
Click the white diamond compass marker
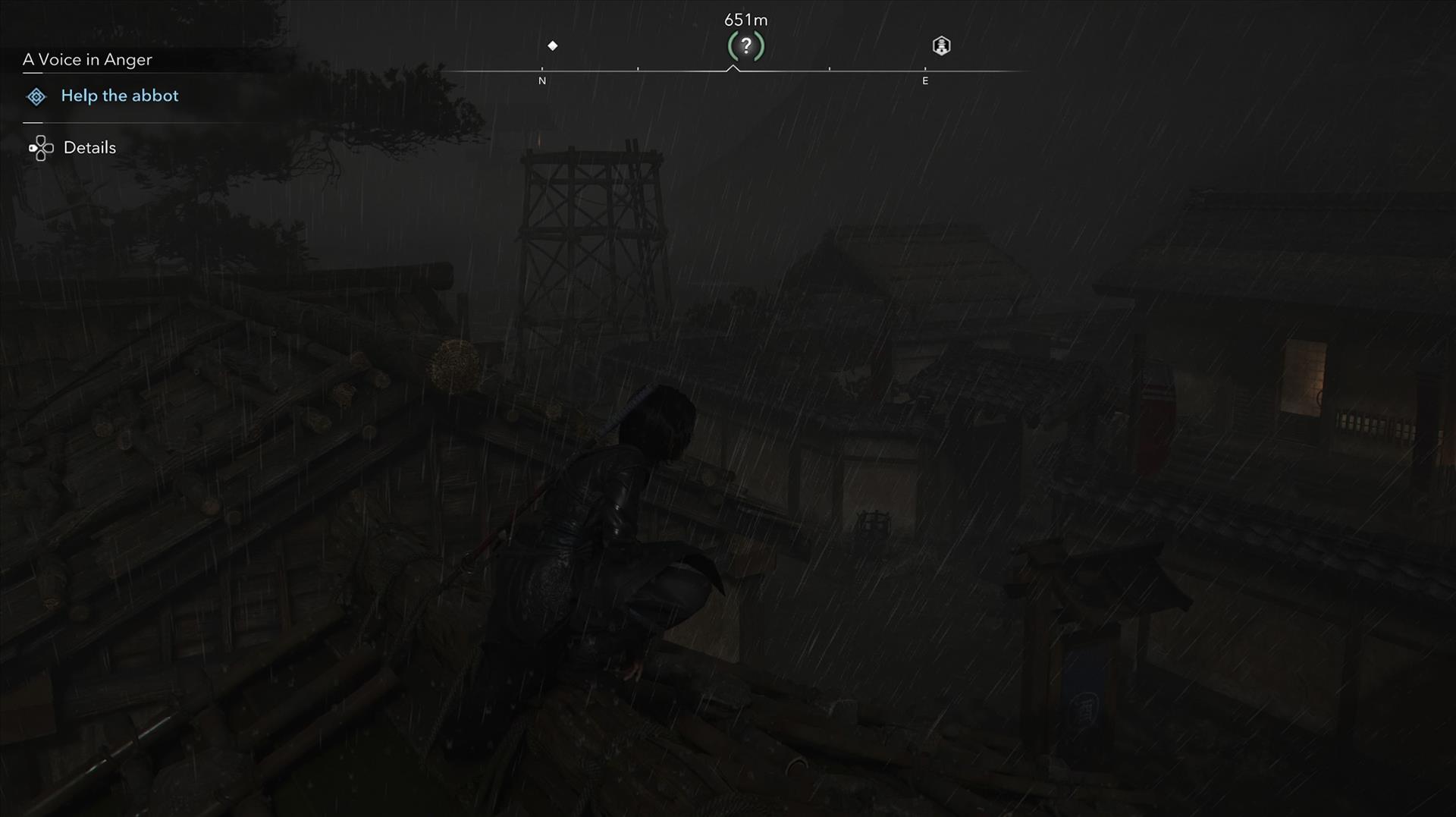pyautogui.click(x=553, y=46)
